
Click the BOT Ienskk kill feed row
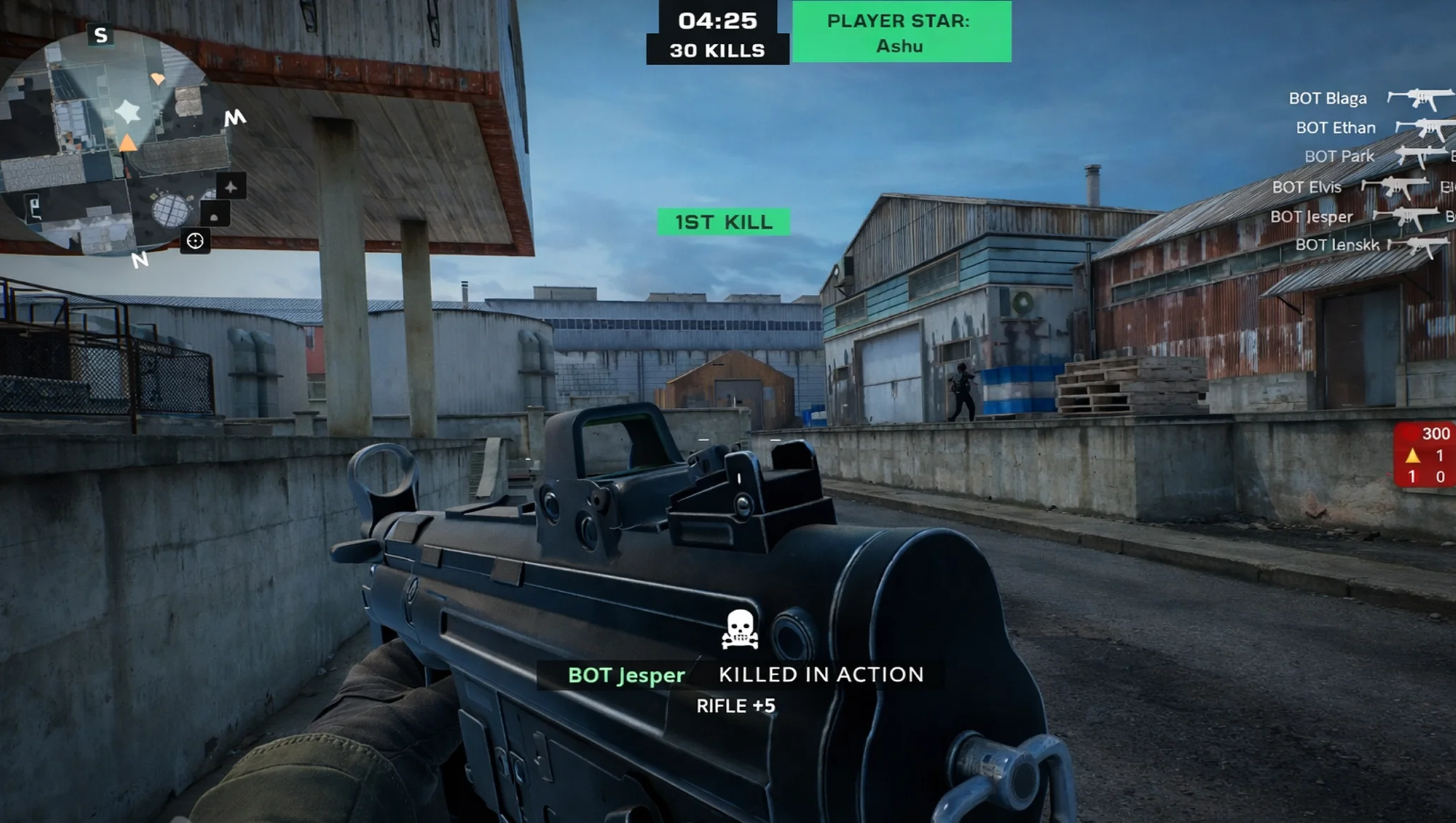coord(1371,245)
